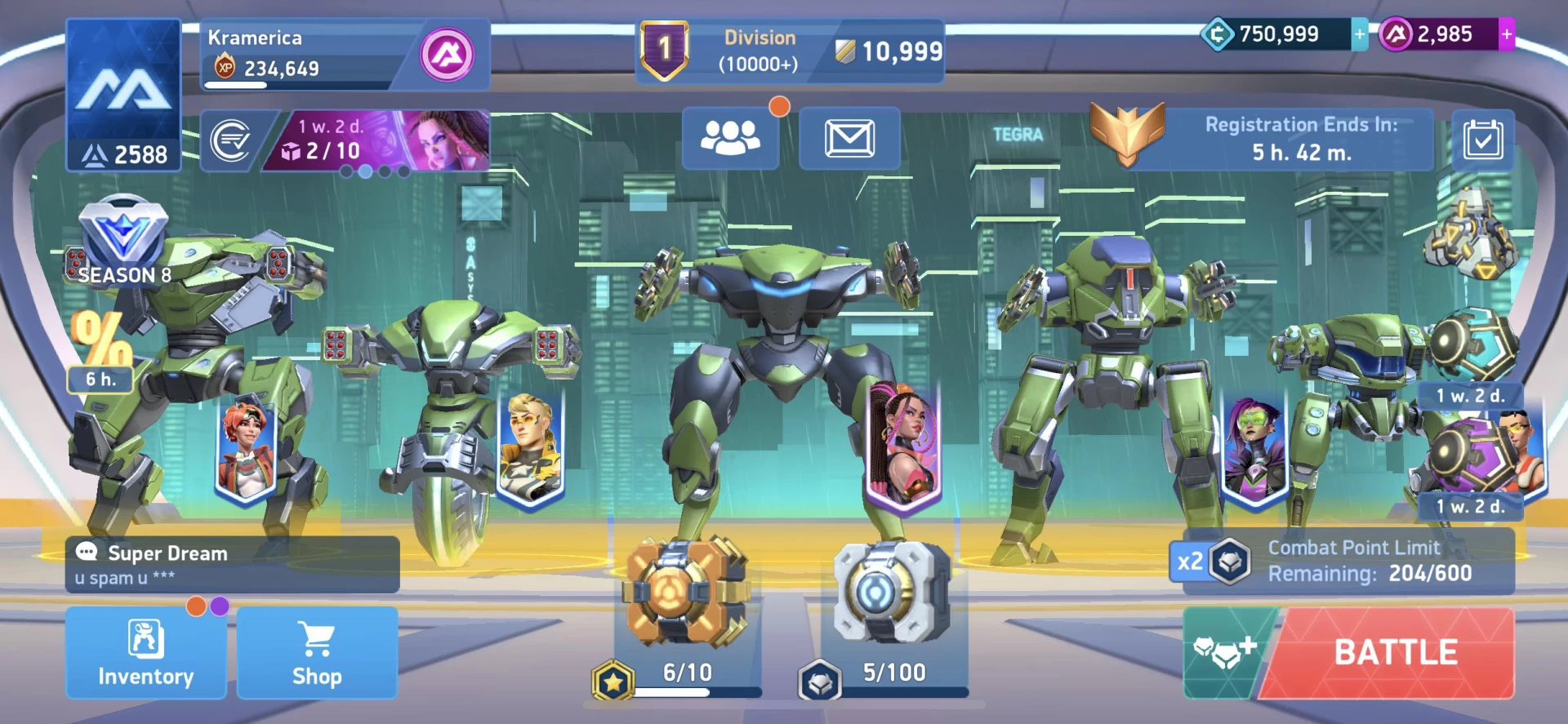Open the Super Dream chat box

pos(232,564)
